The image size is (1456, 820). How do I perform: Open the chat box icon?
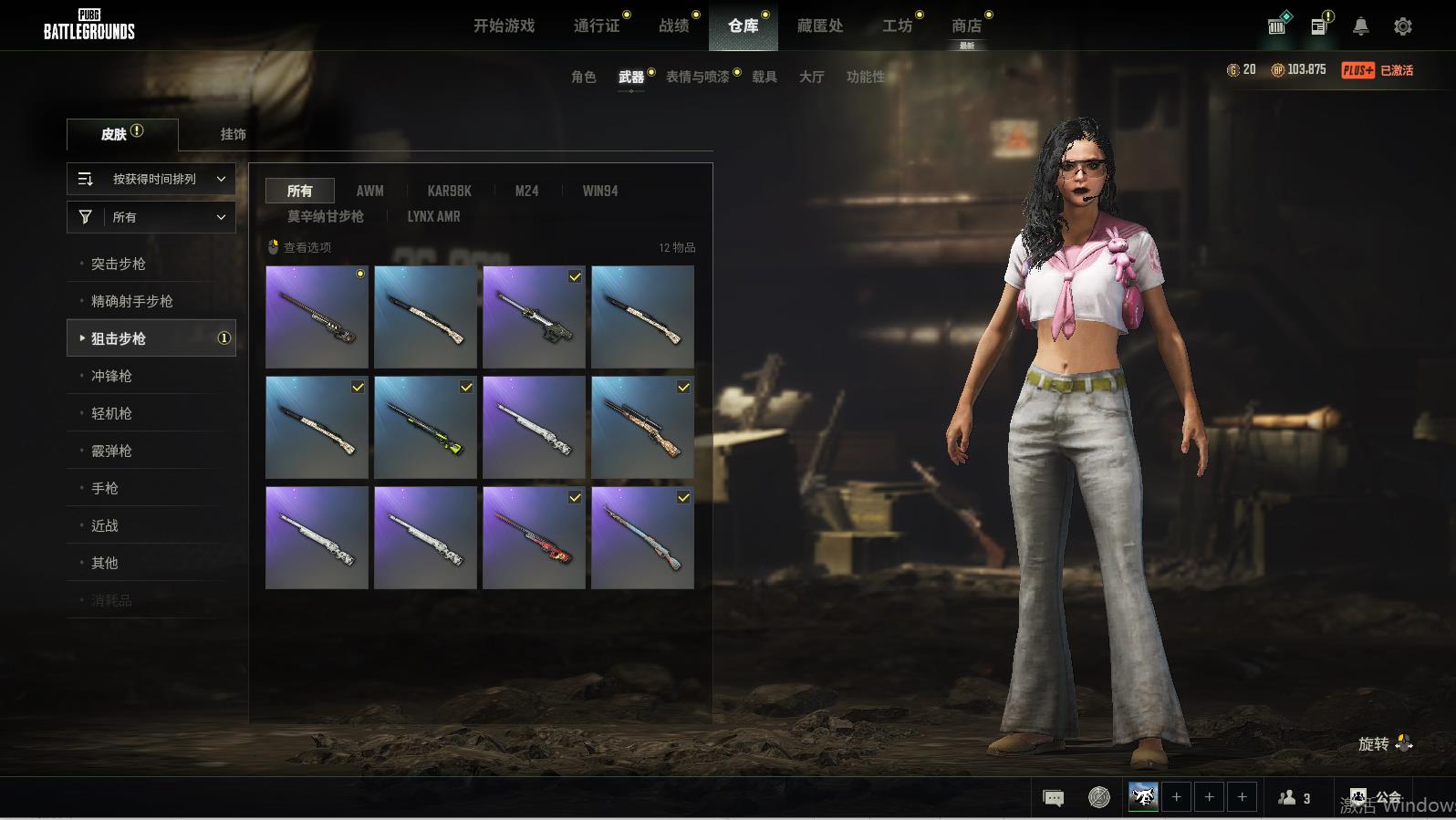tap(1053, 798)
